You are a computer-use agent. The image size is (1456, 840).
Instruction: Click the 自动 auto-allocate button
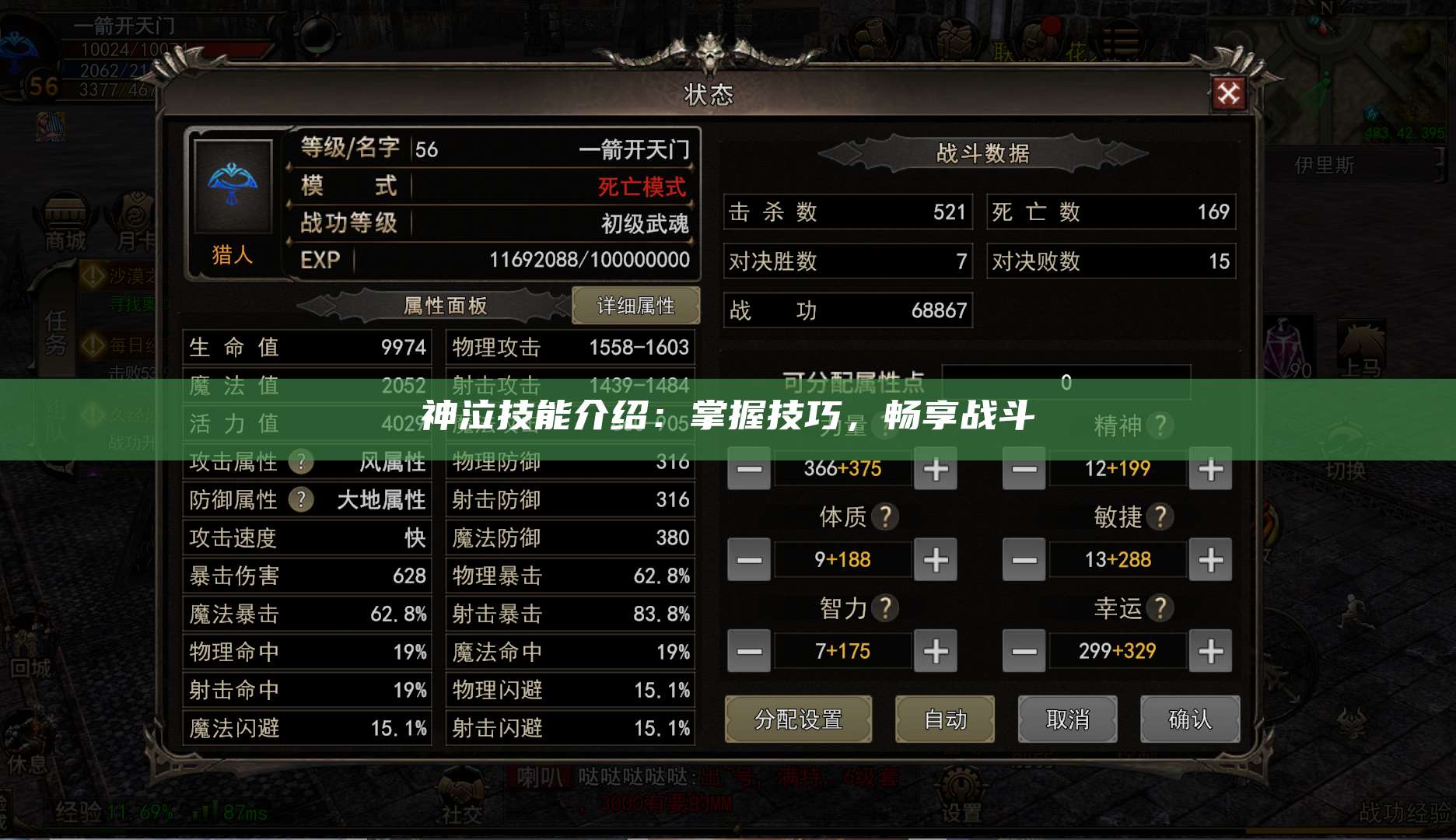tap(946, 719)
